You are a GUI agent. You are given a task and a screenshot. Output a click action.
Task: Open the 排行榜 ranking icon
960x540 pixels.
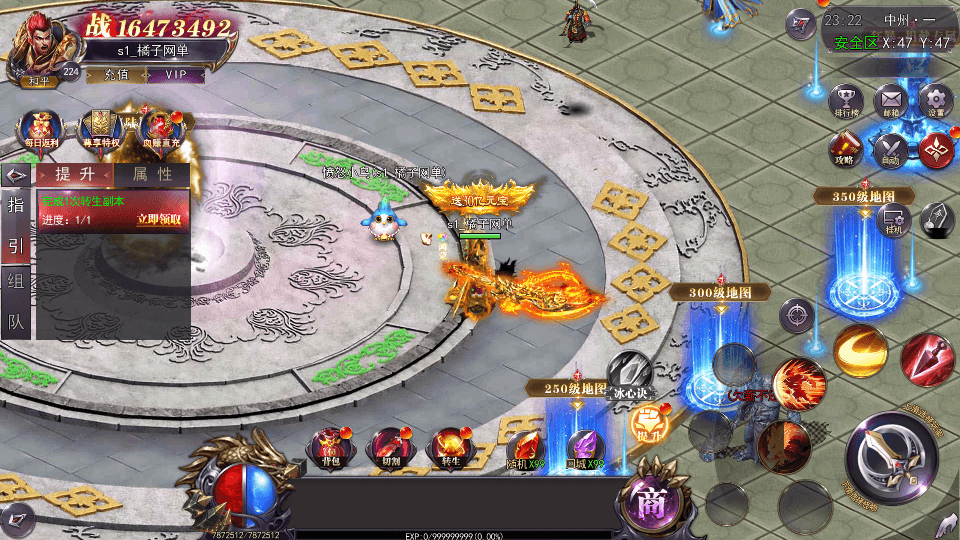coord(846,101)
